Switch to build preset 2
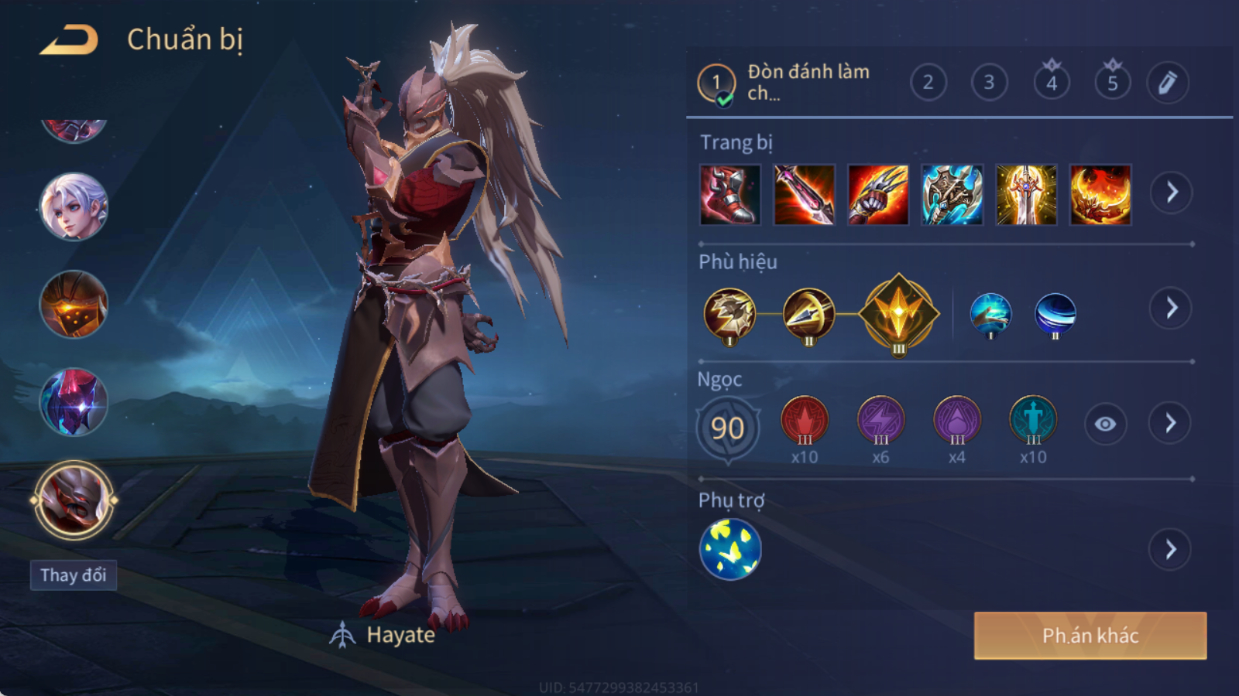The height and width of the screenshot is (696, 1239). pos(928,82)
